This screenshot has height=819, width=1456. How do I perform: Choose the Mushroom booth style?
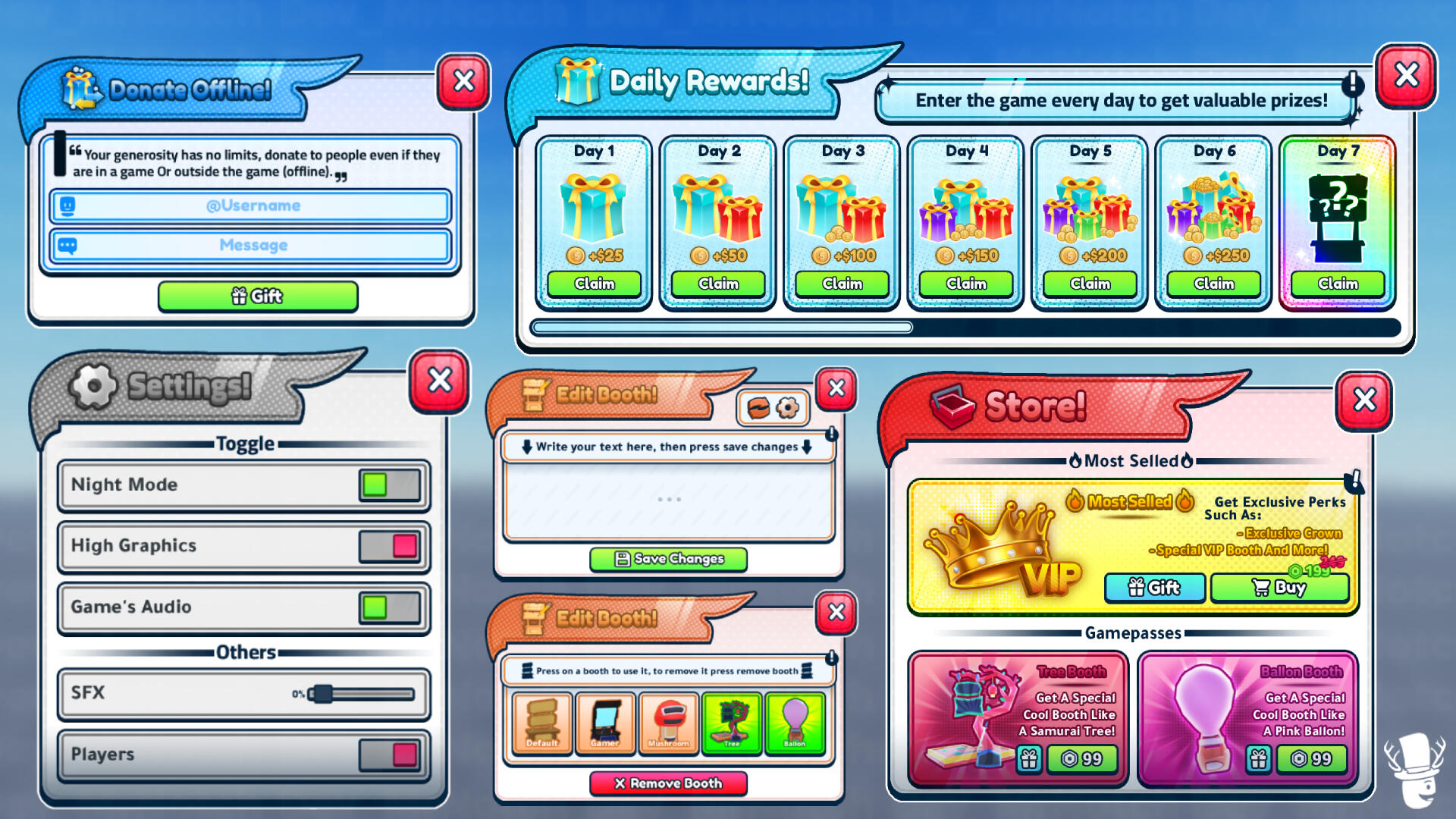coord(669,723)
